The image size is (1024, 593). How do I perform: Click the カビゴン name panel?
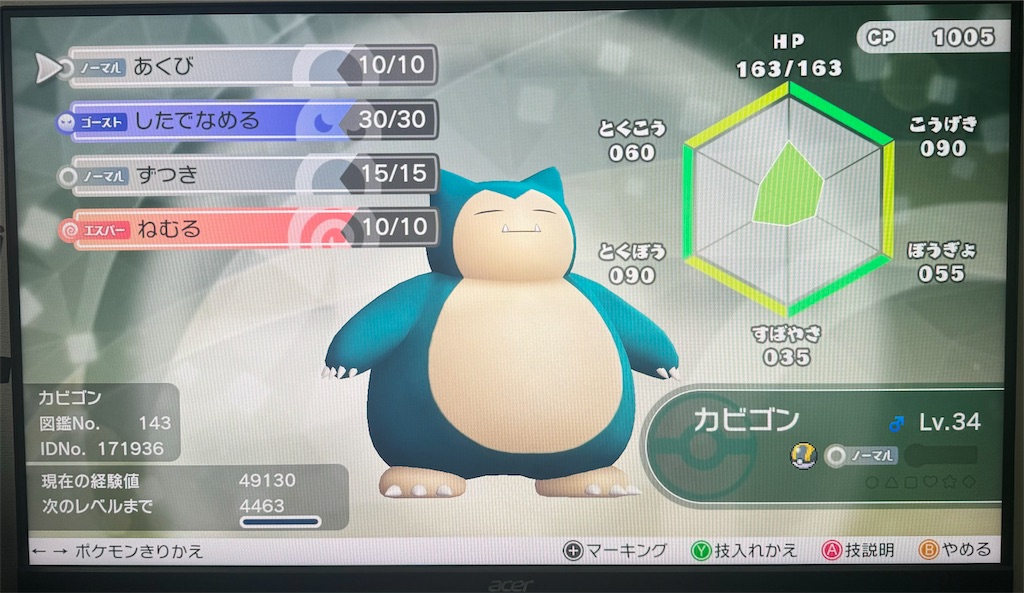click(x=746, y=421)
